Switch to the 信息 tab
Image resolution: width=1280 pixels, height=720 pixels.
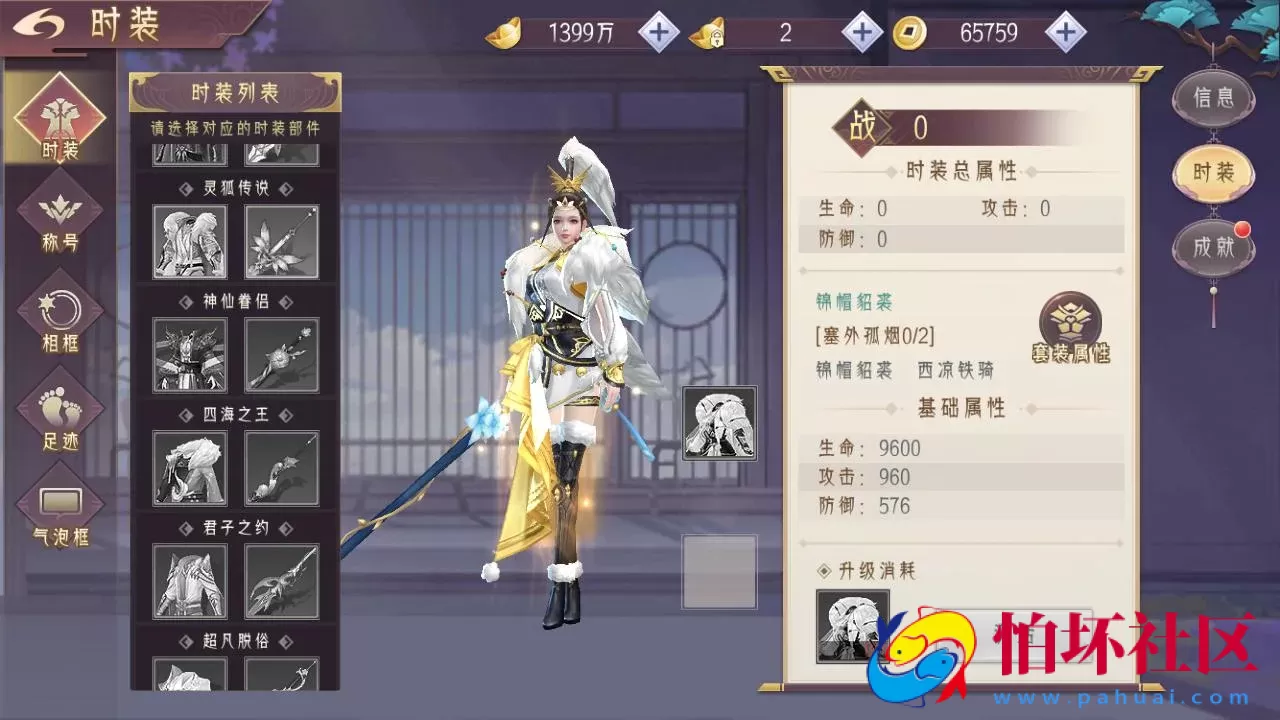tap(1213, 98)
